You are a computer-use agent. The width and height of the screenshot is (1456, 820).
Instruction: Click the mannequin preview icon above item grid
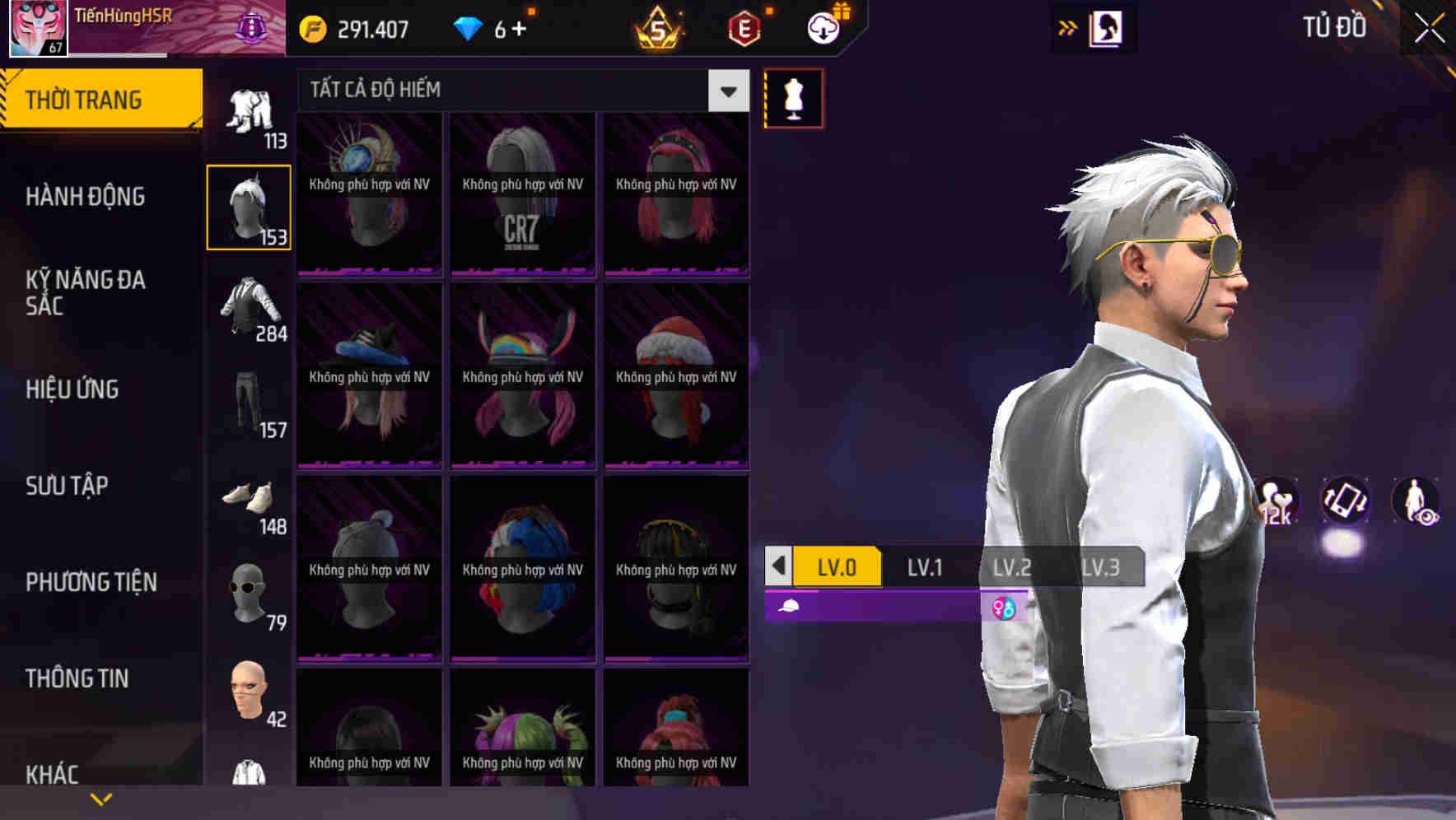coord(793,99)
